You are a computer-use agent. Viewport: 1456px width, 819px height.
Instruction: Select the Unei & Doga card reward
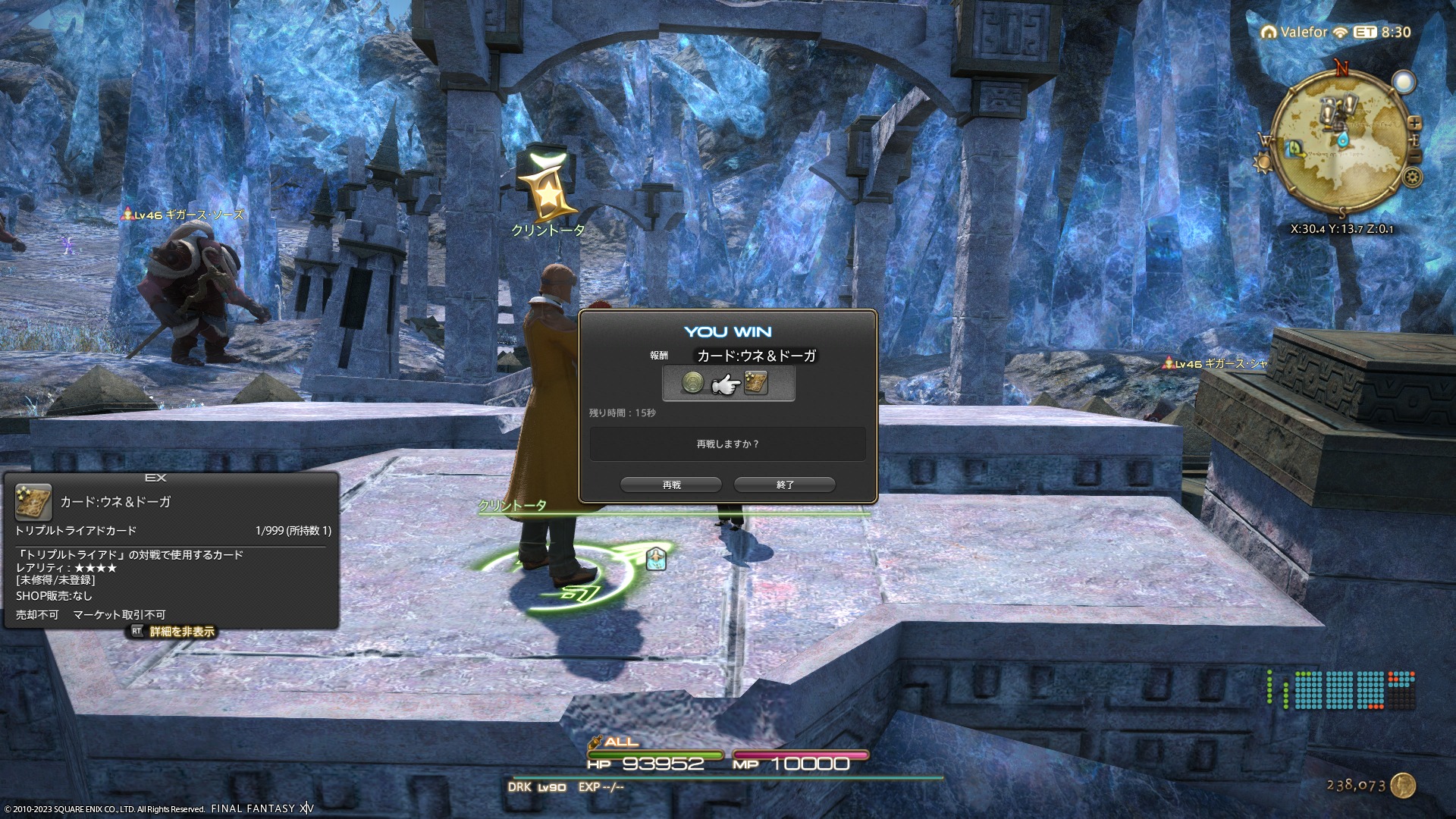(756, 383)
